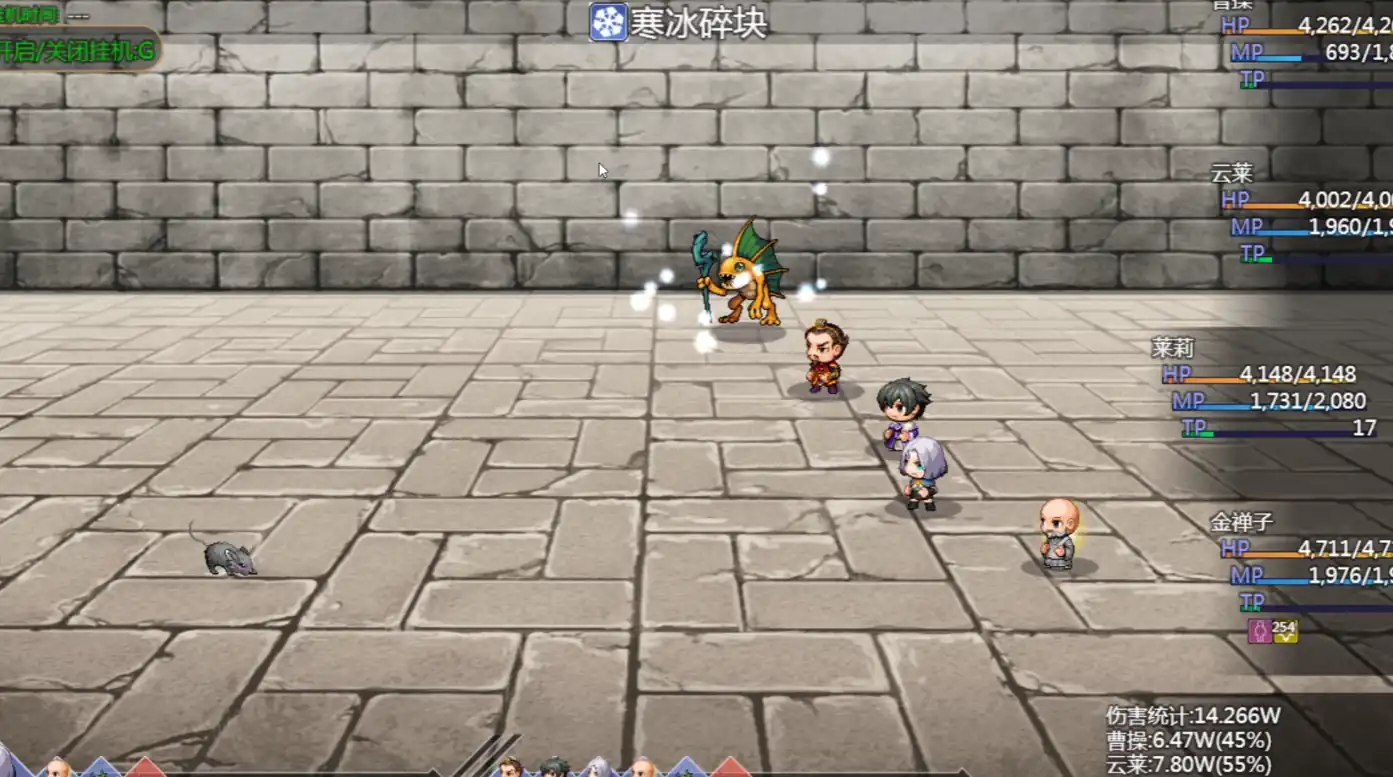
Task: Select 云莱 in the party status list
Action: click(x=1231, y=173)
